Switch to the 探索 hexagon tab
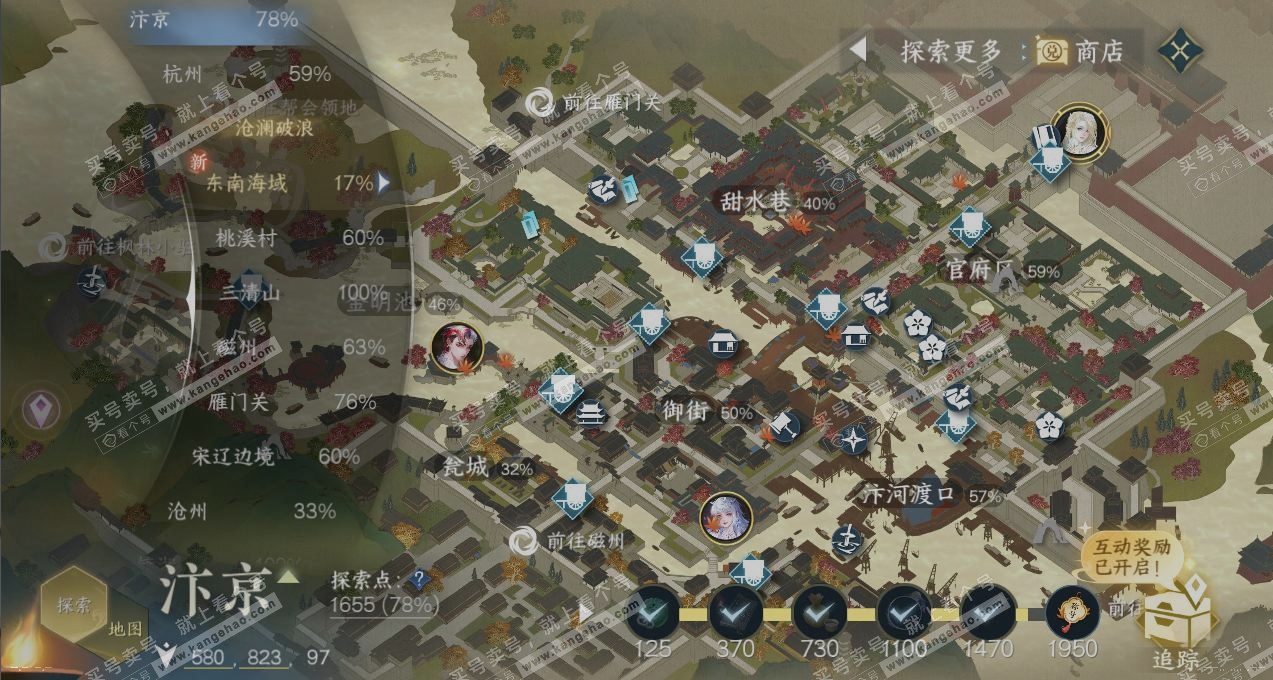This screenshot has width=1273, height=680. [x=75, y=604]
